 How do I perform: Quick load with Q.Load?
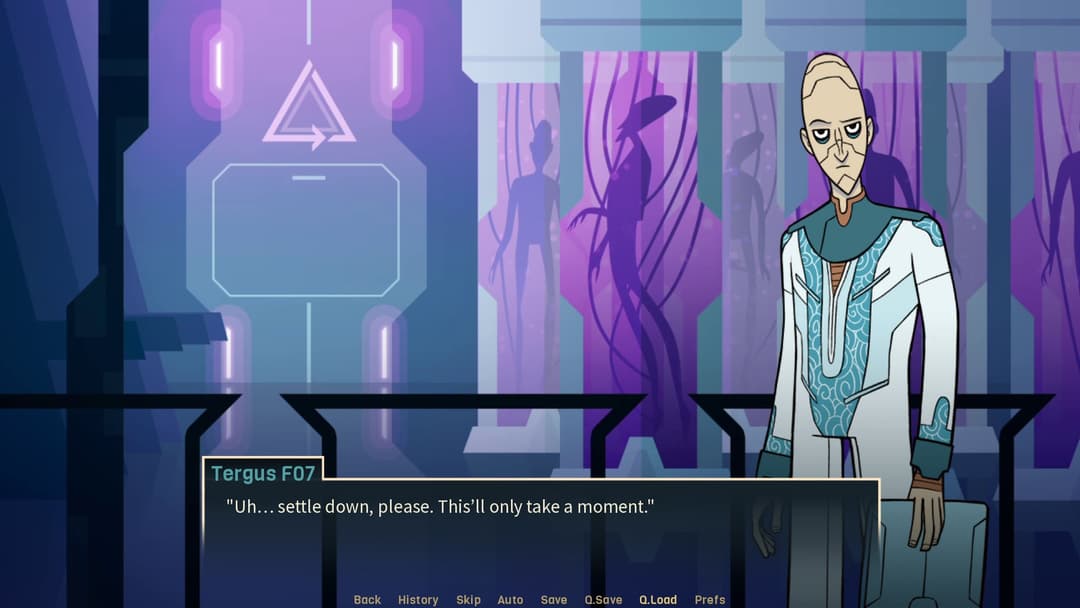tap(658, 600)
